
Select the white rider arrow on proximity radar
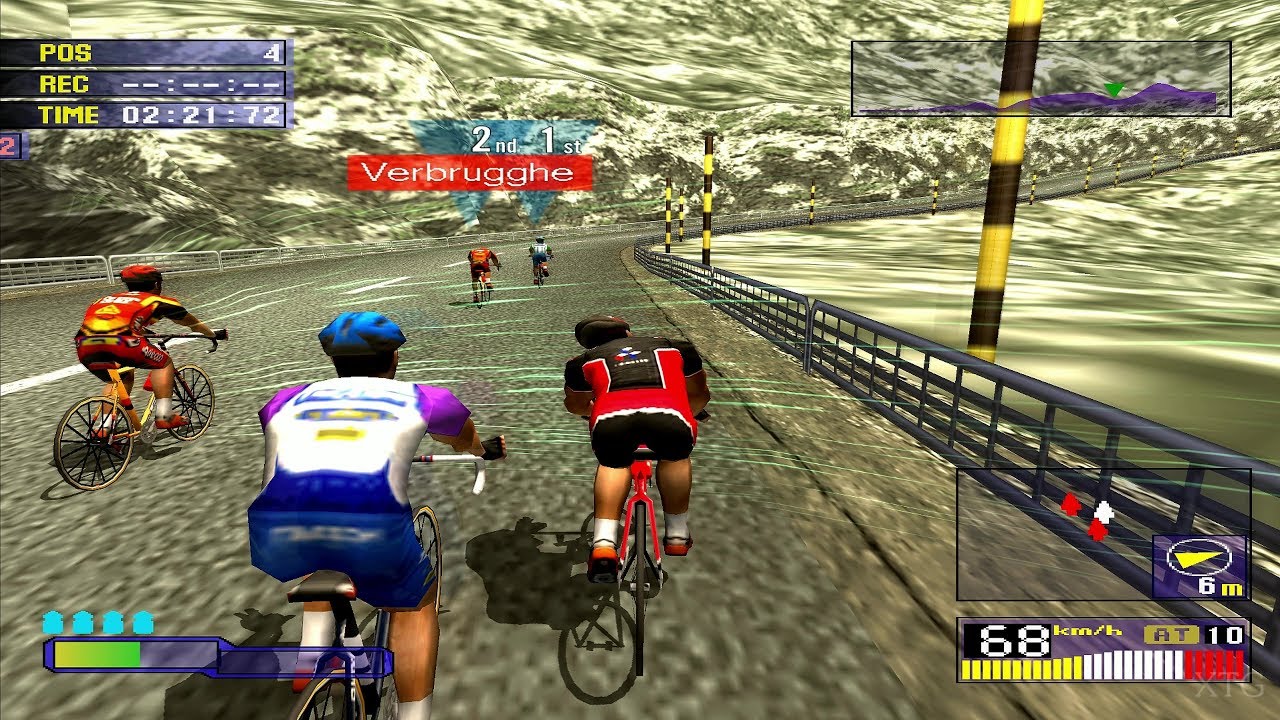(1103, 511)
